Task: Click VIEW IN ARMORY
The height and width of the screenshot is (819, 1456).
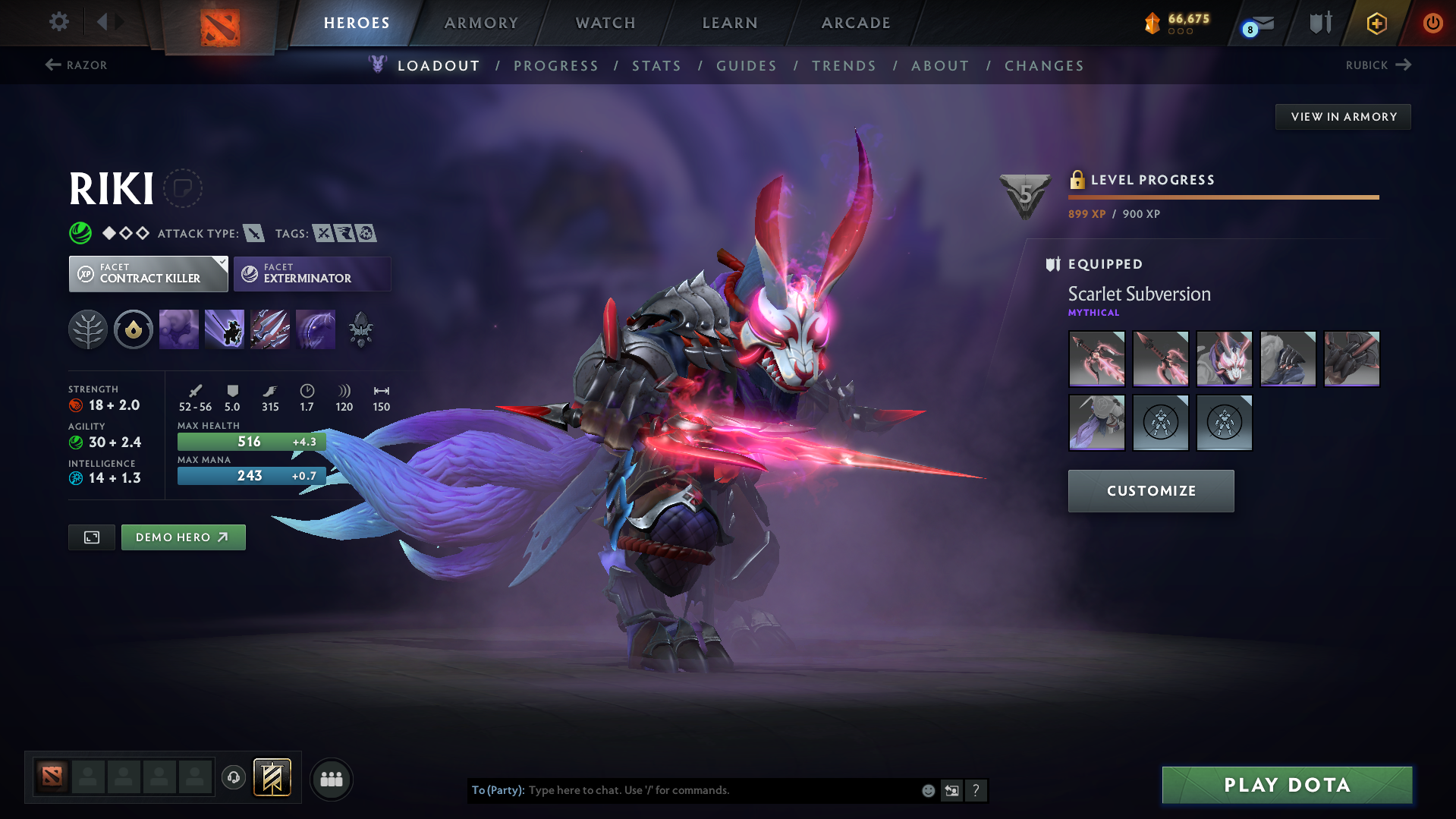Action: (x=1342, y=116)
